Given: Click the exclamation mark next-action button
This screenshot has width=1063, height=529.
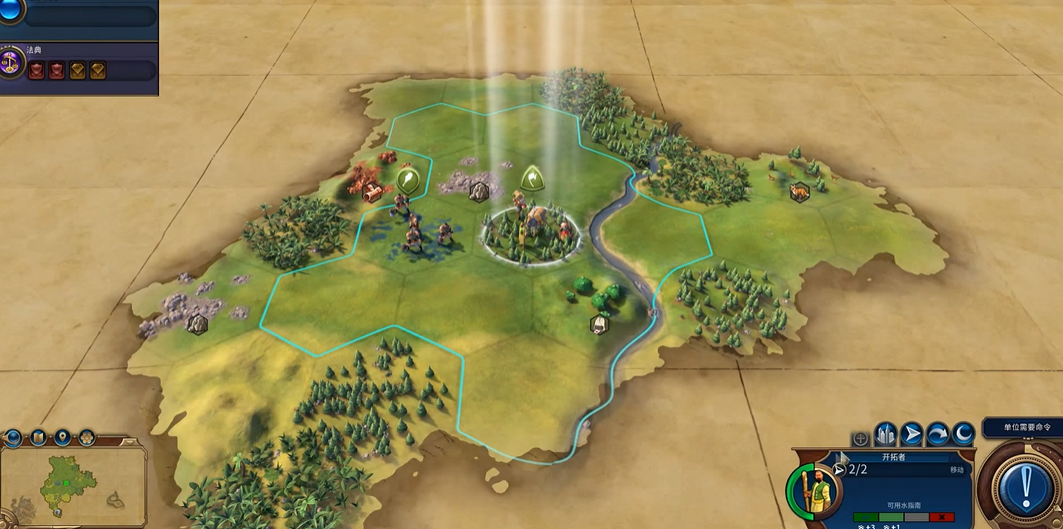Looking at the screenshot, I should coord(1026,485).
